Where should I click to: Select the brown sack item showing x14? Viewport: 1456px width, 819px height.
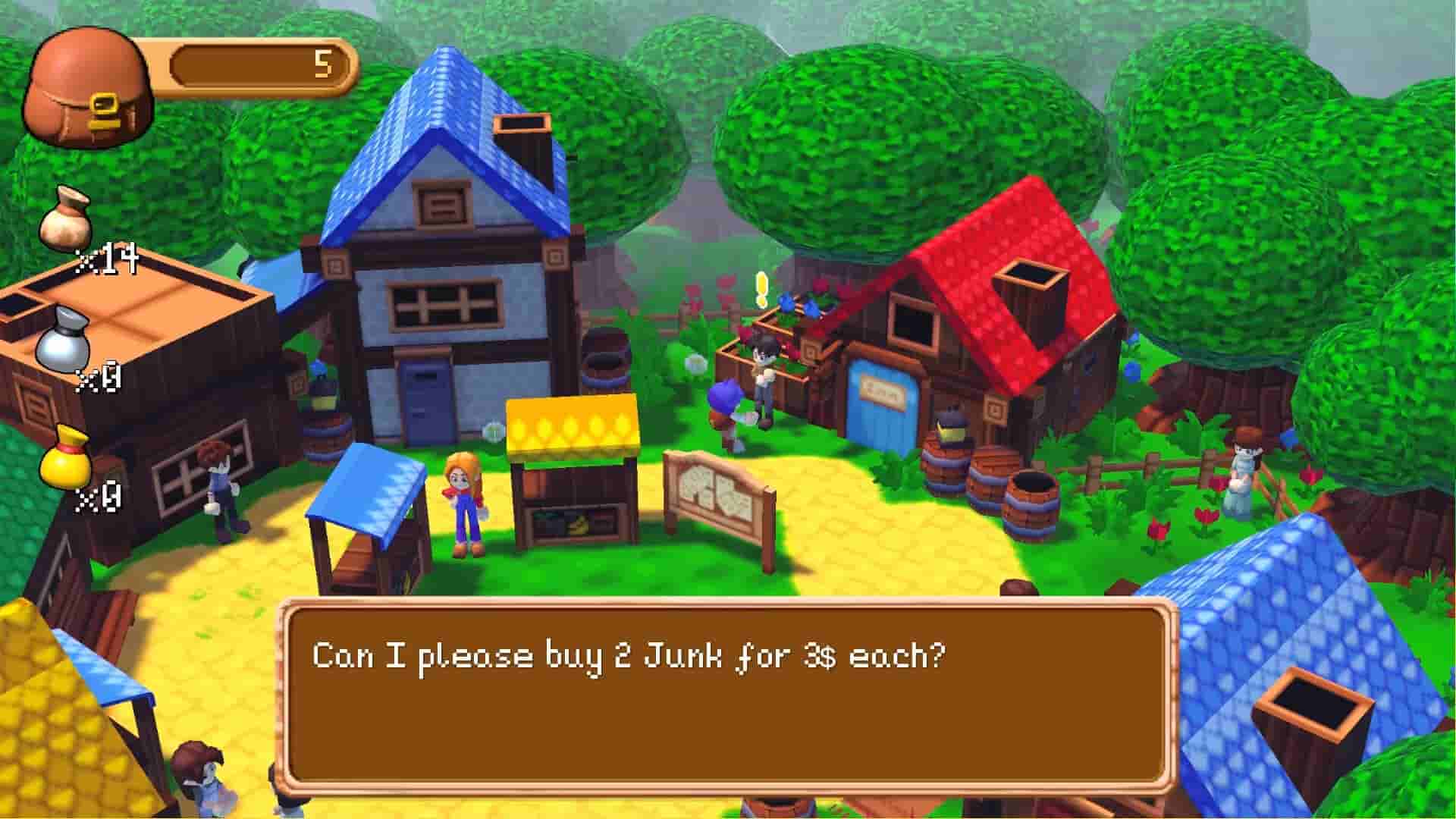pos(64,224)
